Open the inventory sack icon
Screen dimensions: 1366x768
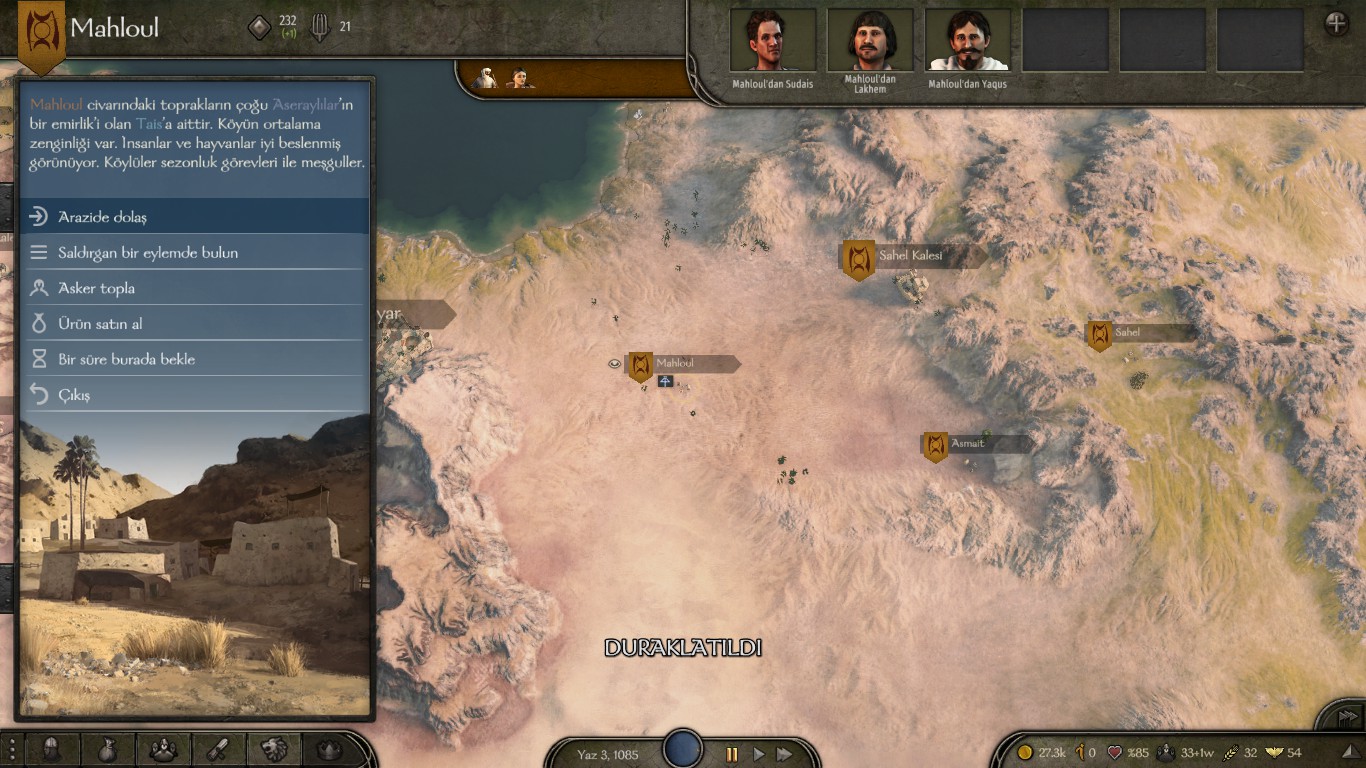point(107,749)
